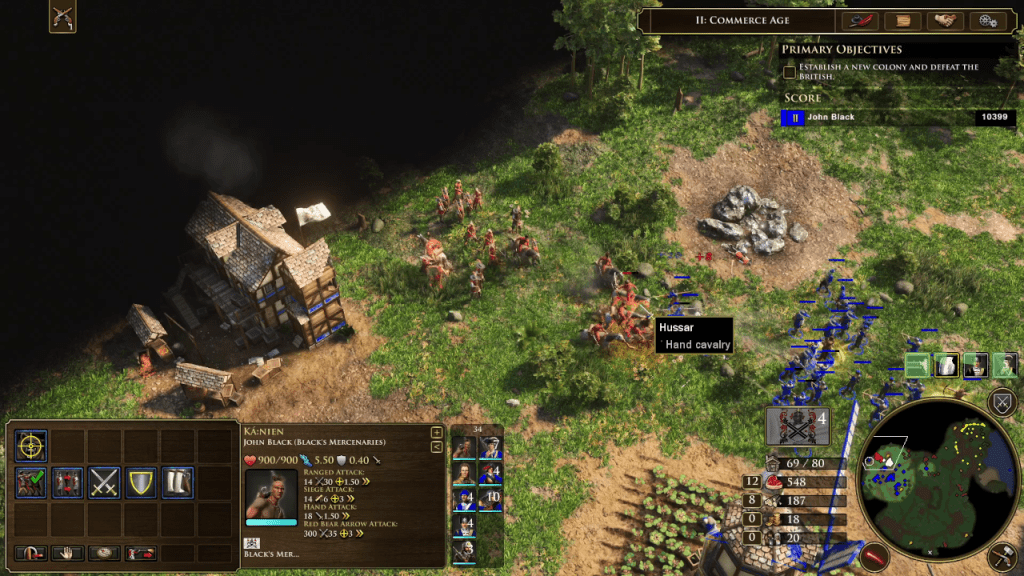Screen dimensions: 1024x576
Task: Open the hat and feather menu
Action: pos(859,21)
